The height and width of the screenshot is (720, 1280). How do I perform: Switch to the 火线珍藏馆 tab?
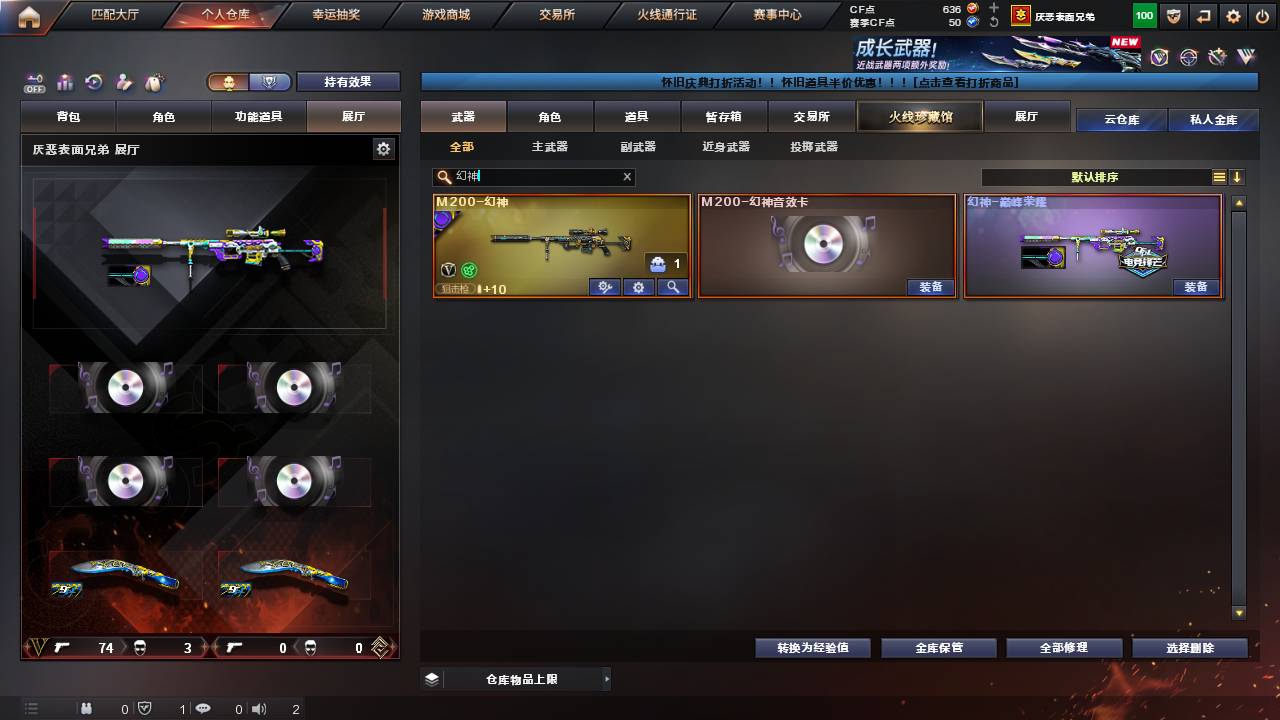(918, 117)
